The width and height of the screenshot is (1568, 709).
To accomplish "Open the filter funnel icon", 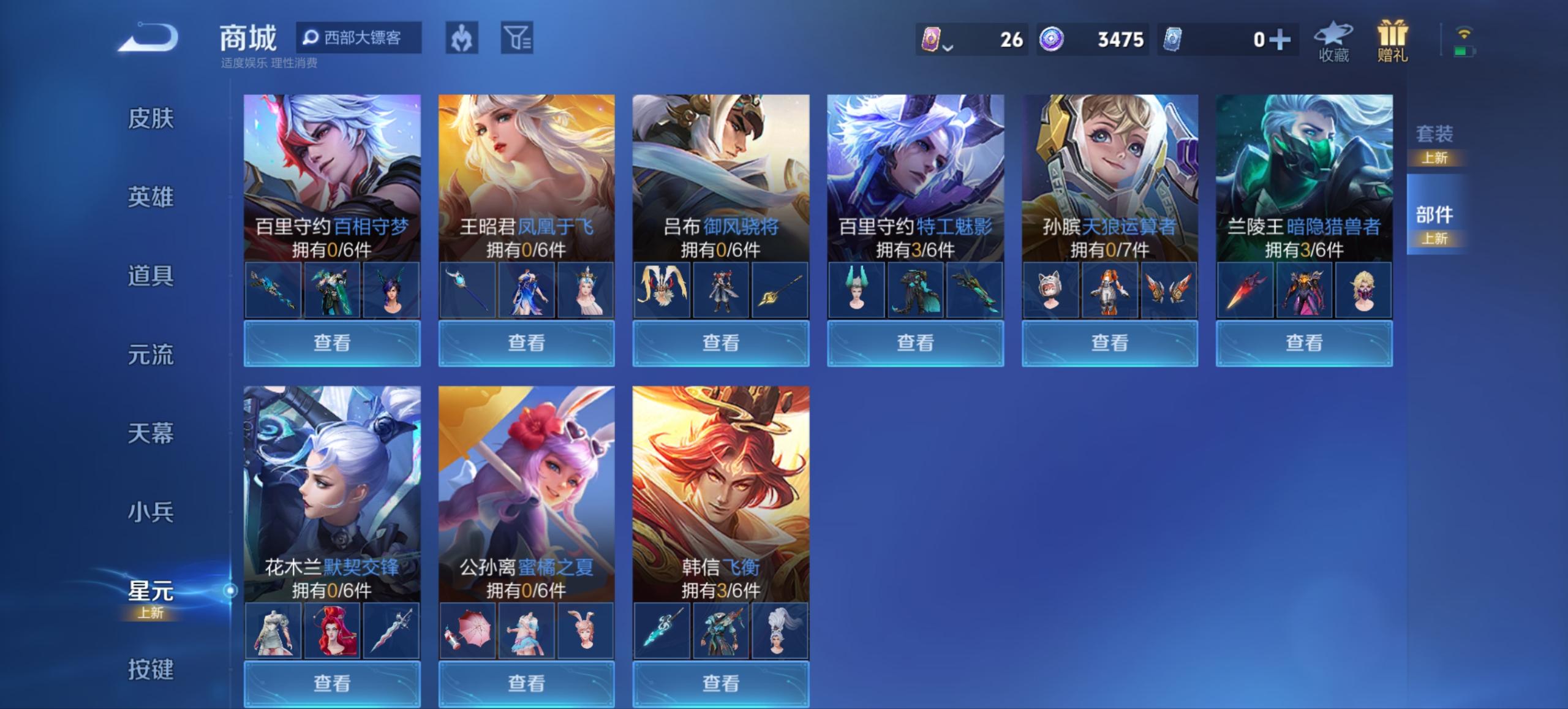I will pos(518,37).
